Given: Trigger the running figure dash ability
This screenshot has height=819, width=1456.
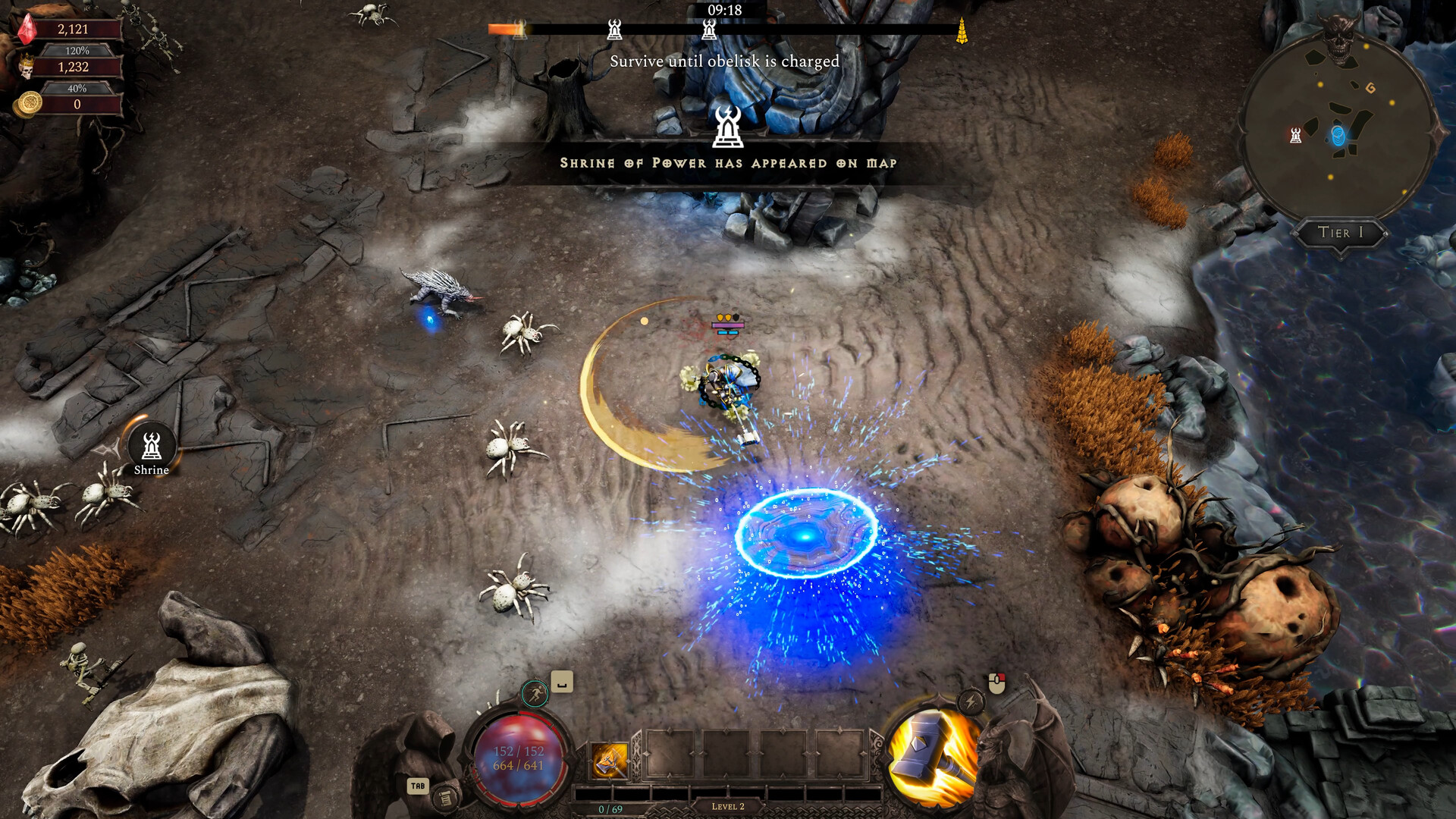Looking at the screenshot, I should (535, 693).
